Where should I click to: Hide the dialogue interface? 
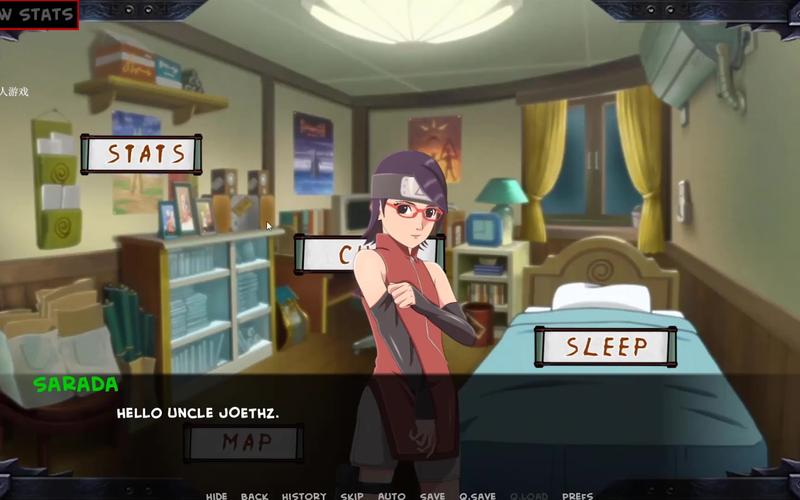coord(217,495)
